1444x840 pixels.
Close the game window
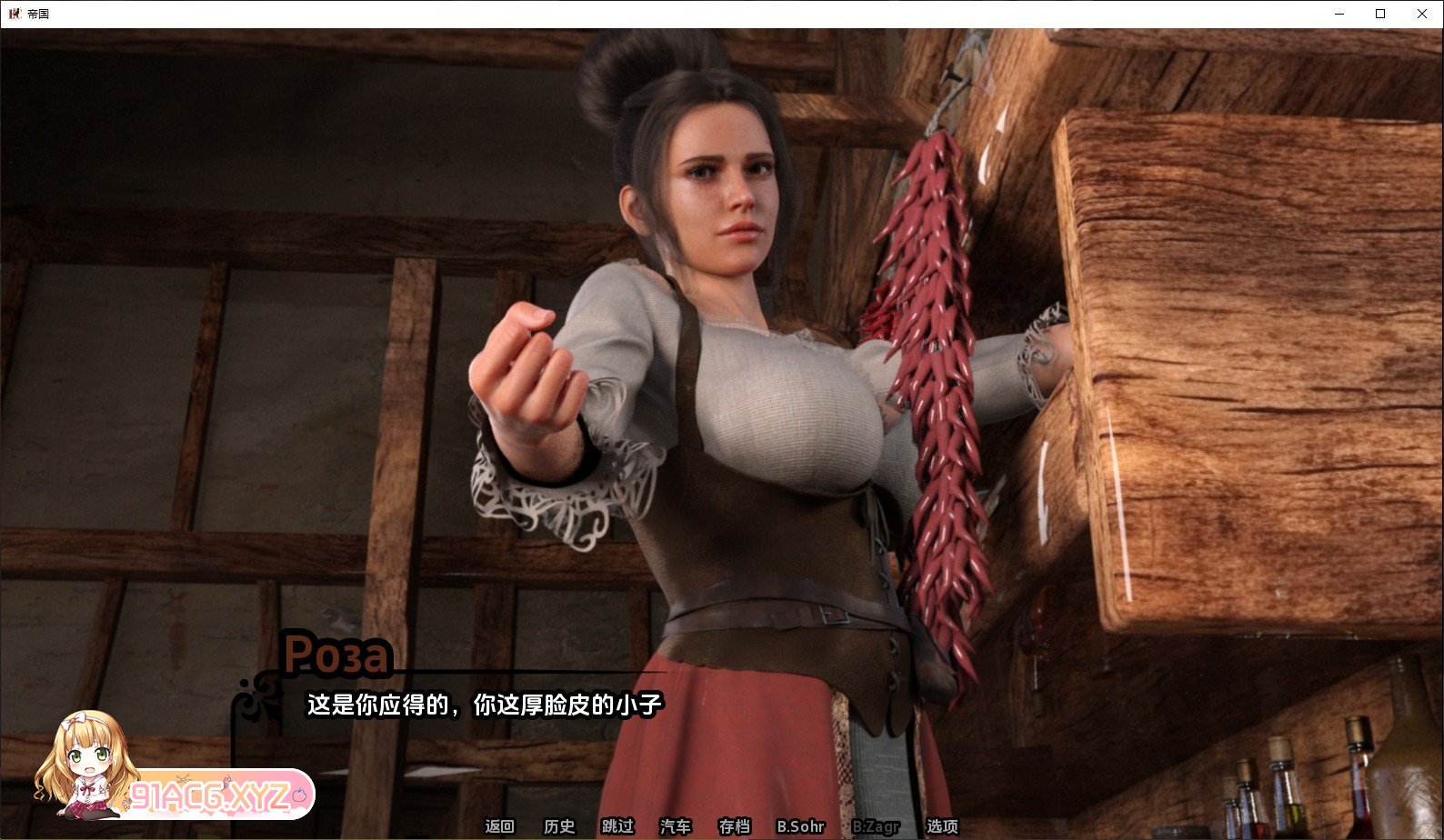1422,14
